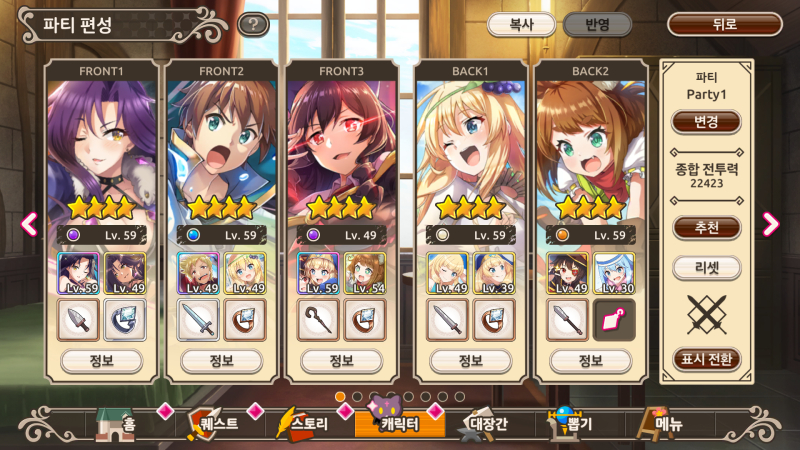Select the FRONT1 purple-haired character card
800x450 pixels.
tap(102, 150)
